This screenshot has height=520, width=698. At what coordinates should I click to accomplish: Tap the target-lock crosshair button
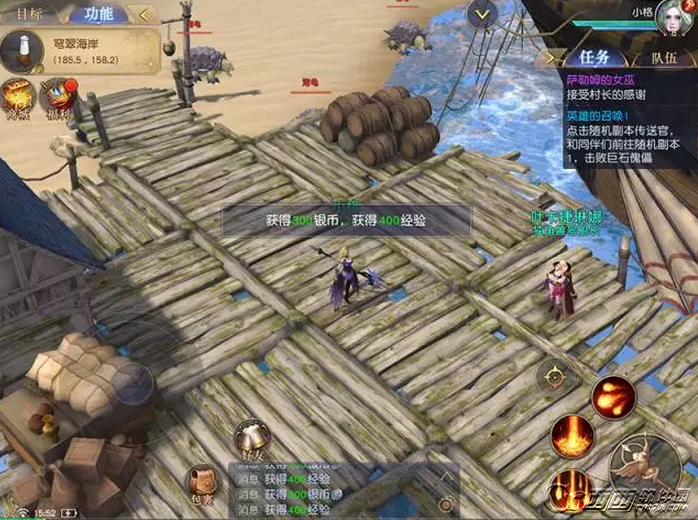tap(553, 377)
